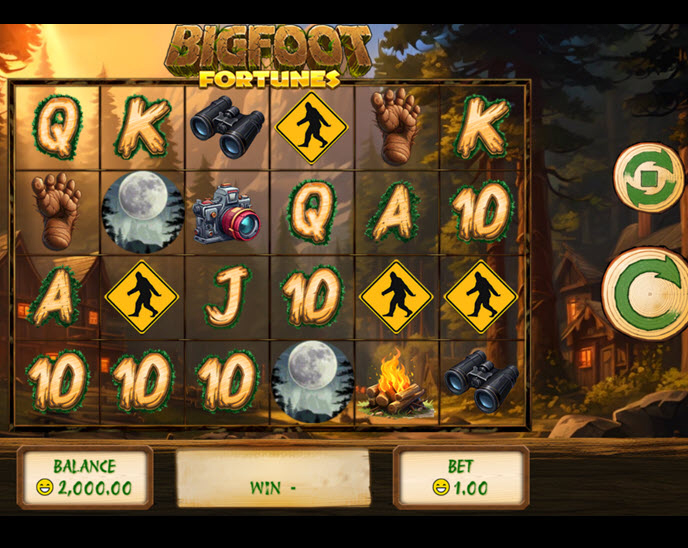
Task: Open the BET amount panel
Action: (460, 477)
